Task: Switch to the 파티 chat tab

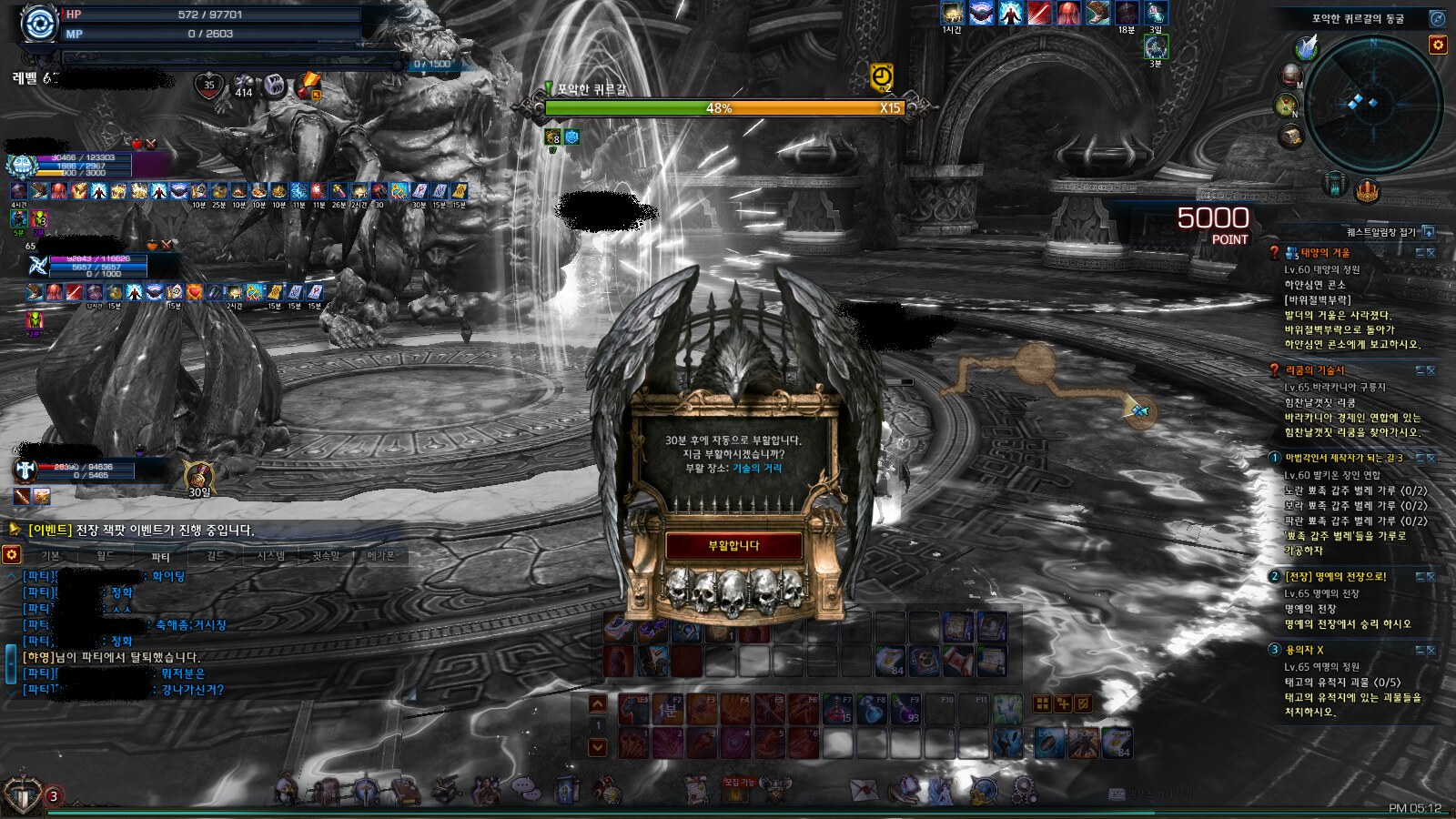Action: [160, 556]
